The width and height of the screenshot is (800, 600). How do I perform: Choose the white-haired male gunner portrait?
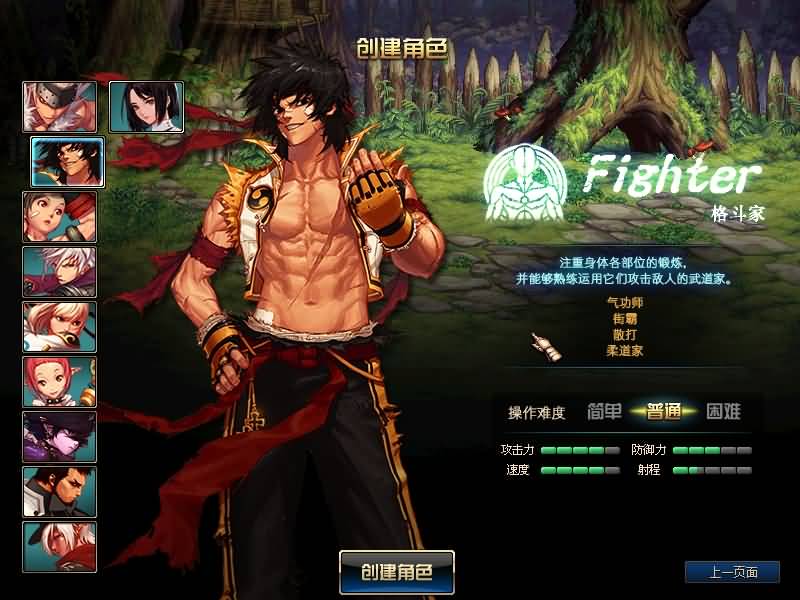pyautogui.click(x=60, y=272)
